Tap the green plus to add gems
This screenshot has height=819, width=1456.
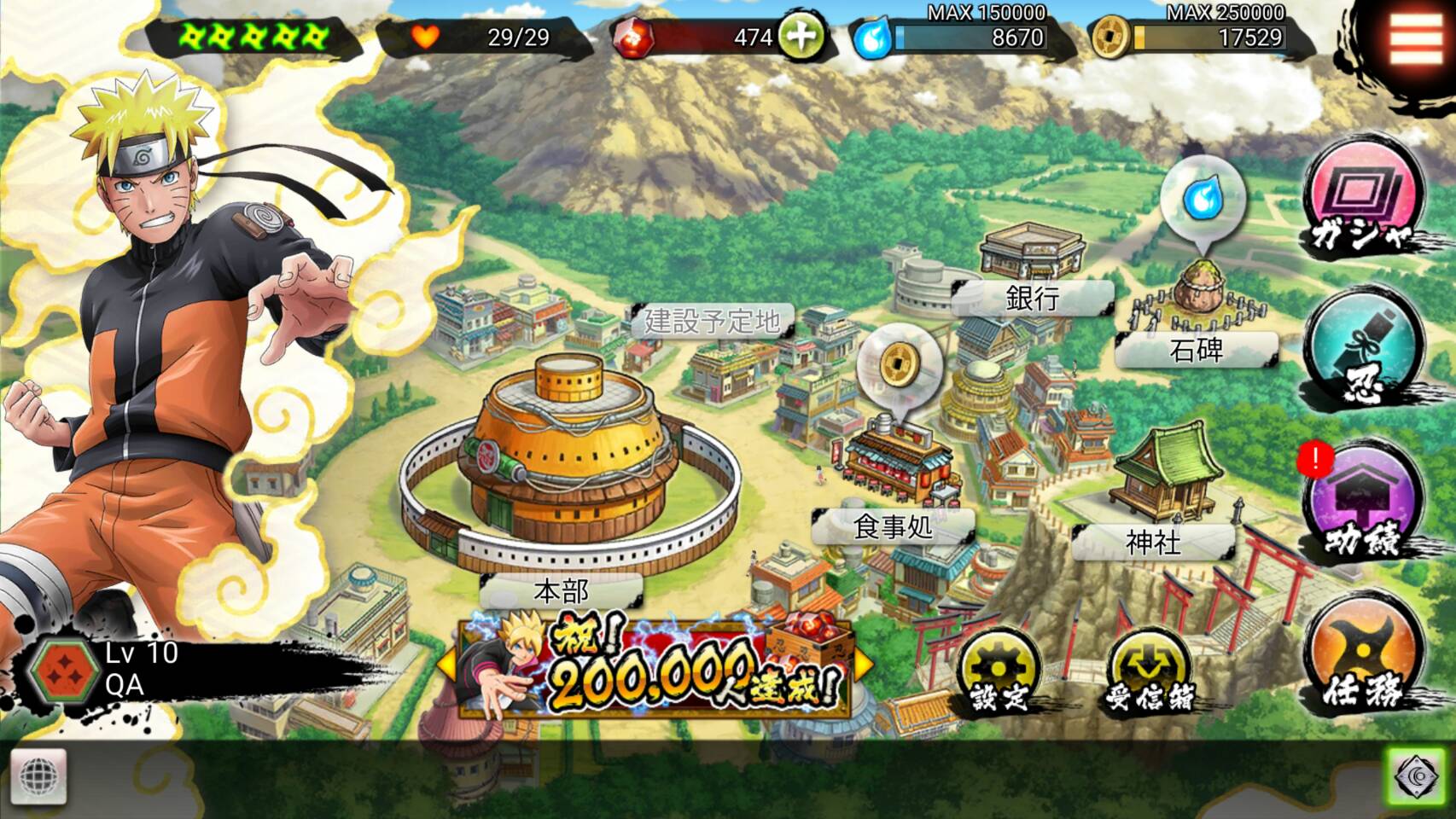tap(800, 37)
